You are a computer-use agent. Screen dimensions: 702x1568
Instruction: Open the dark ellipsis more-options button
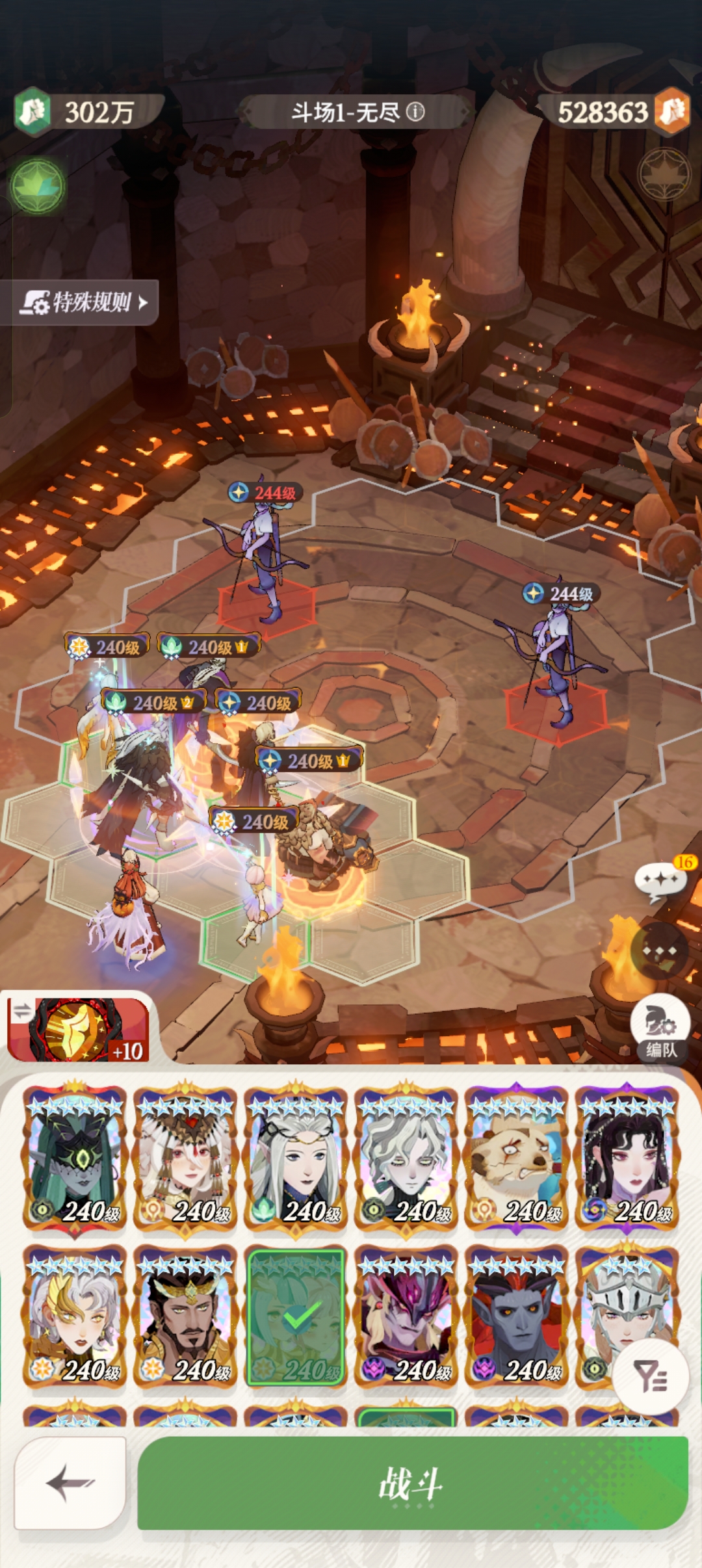point(660,951)
